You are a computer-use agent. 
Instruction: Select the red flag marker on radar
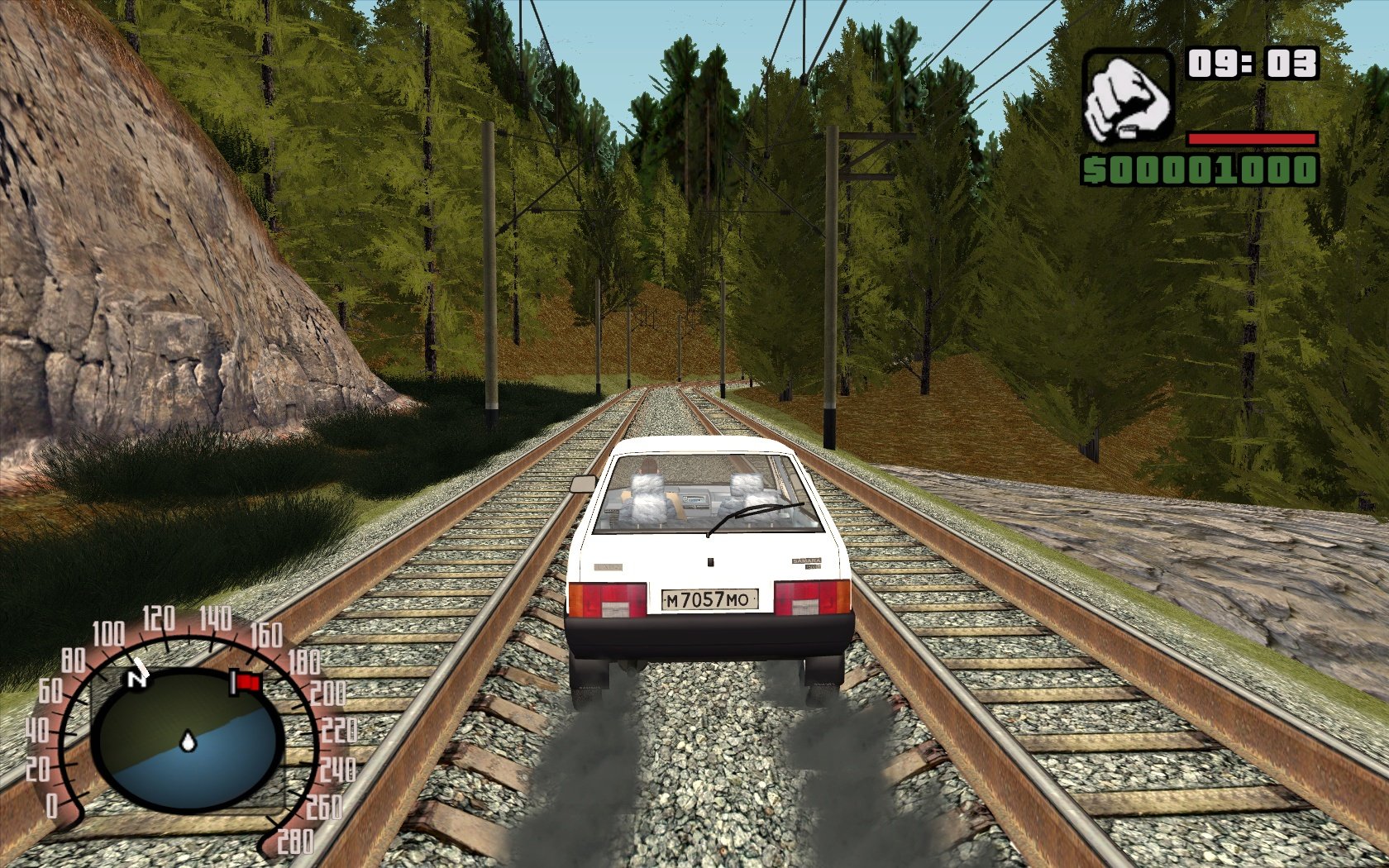coord(247,682)
